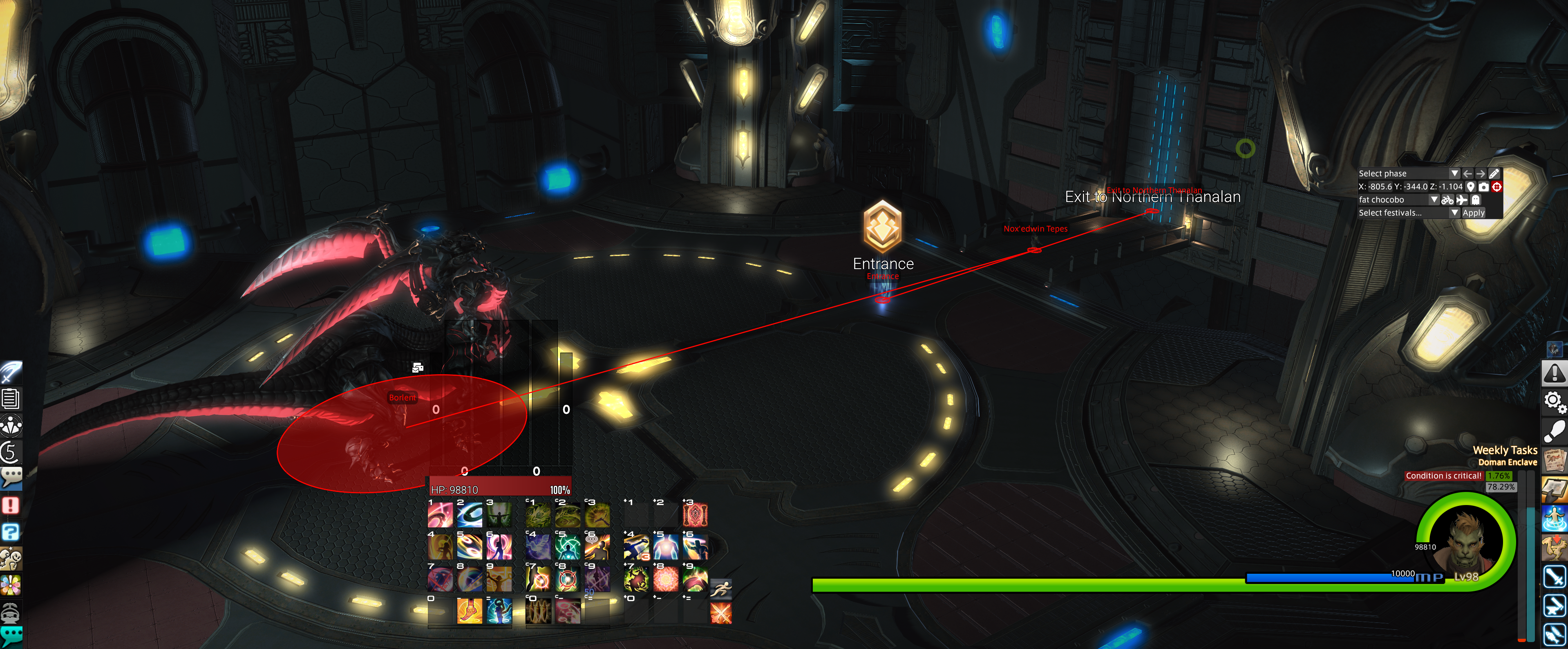The height and width of the screenshot is (649, 1568).
Task: Click the Apply button for festivals
Action: [x=1473, y=213]
